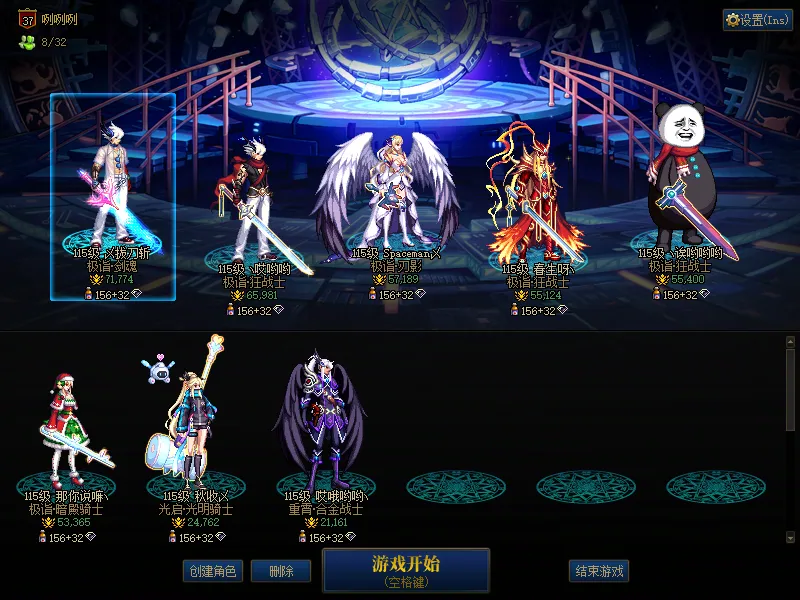This screenshot has width=800, height=600.
Task: Open the 设置 settings button
Action: point(757,20)
